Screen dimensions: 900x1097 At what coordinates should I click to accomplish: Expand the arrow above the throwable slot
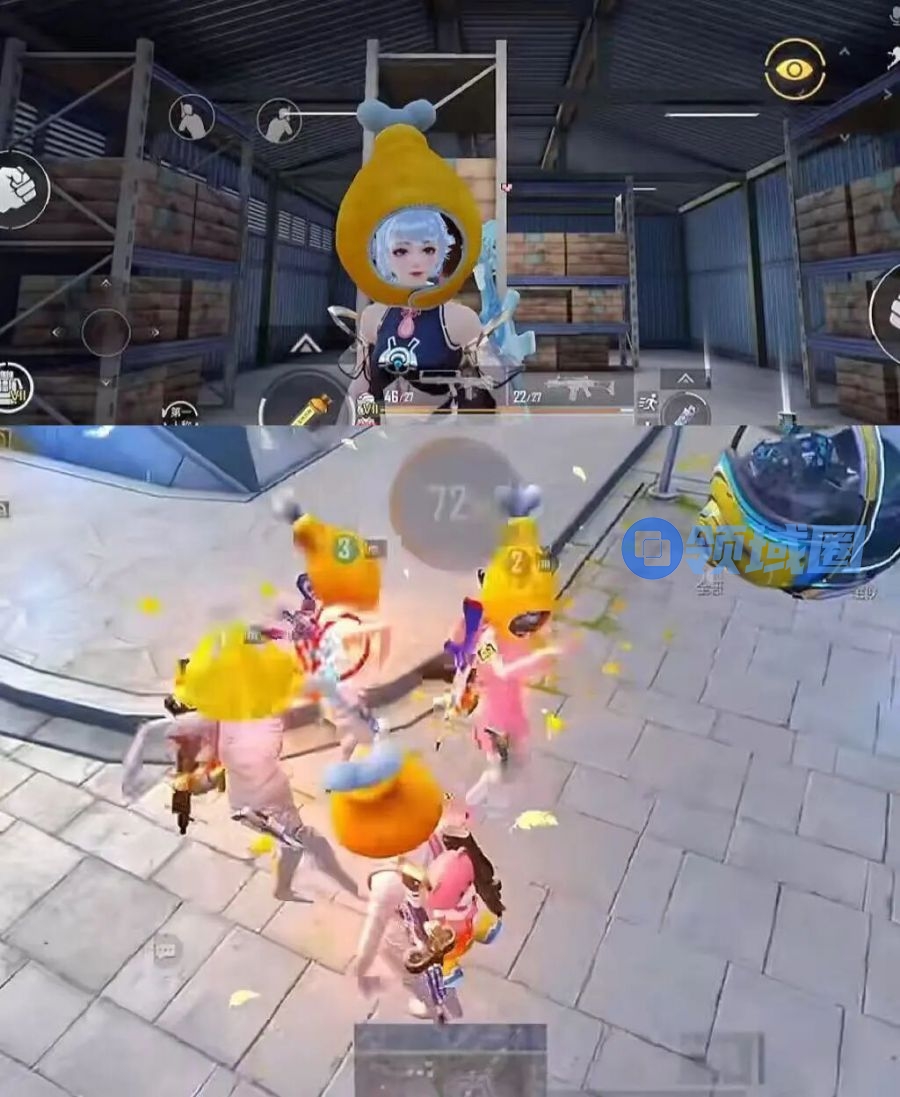click(685, 378)
